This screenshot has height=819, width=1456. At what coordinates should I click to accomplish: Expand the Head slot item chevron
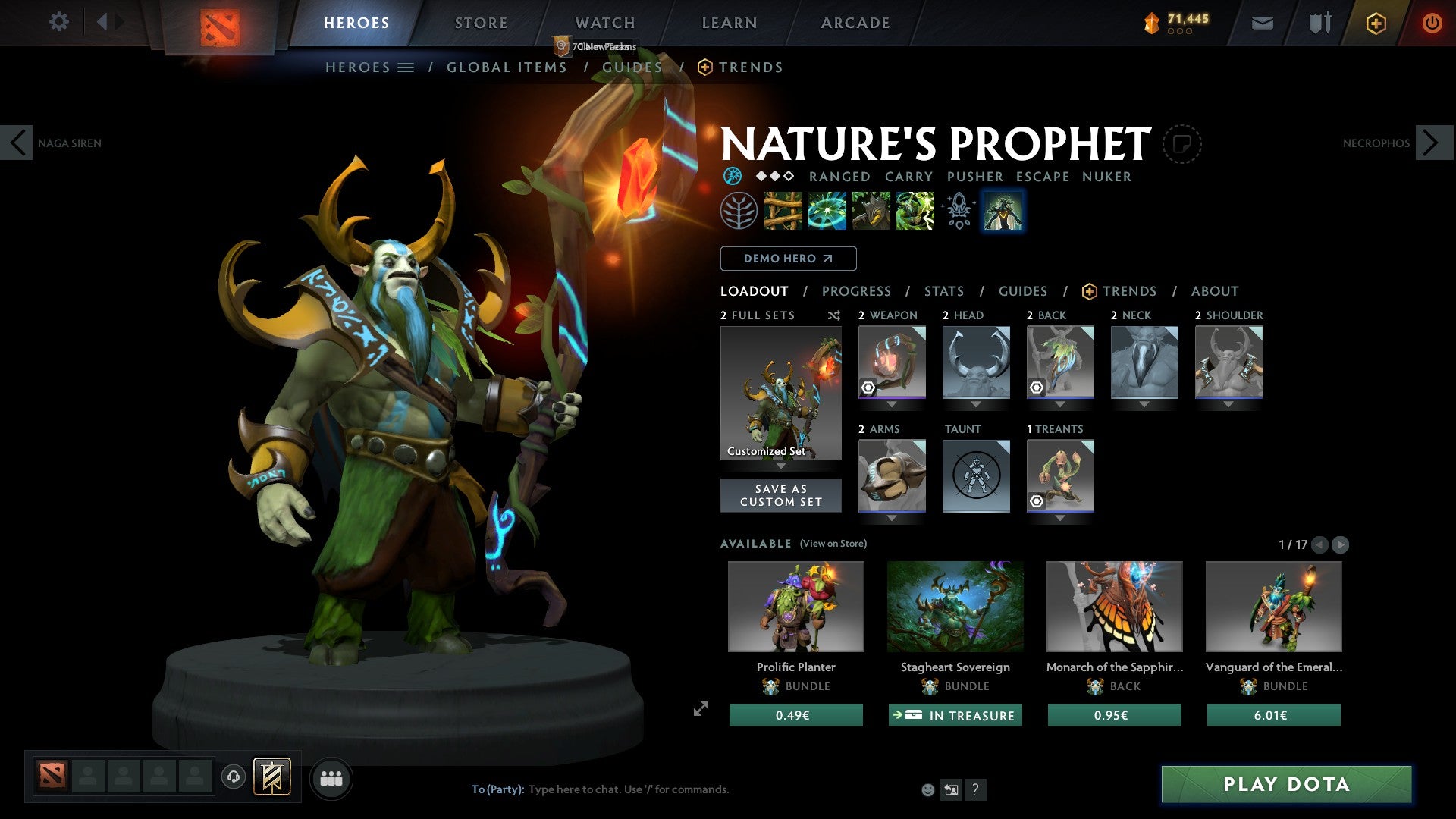tap(976, 404)
